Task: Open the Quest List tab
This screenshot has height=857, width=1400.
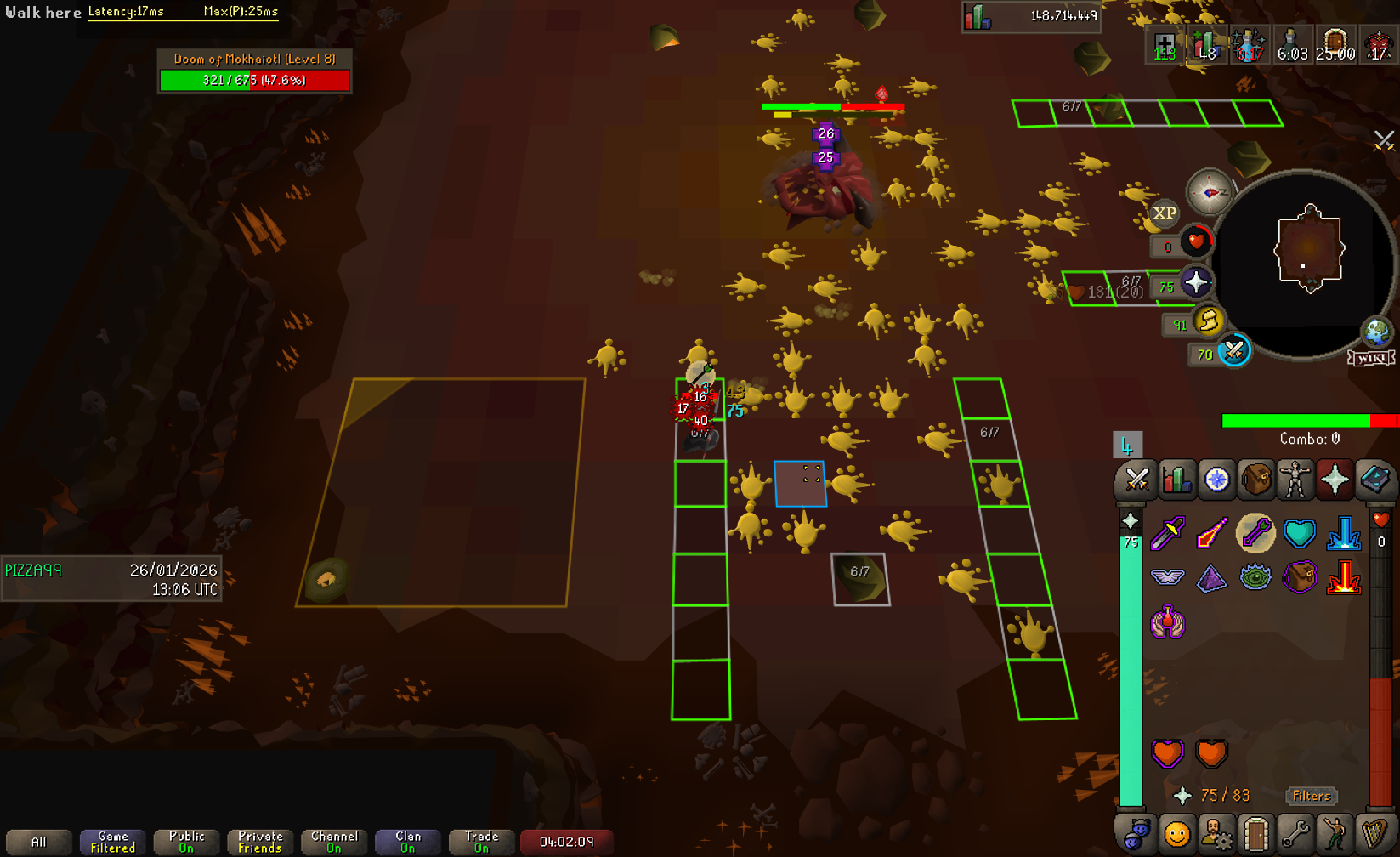Action: 1216,480
